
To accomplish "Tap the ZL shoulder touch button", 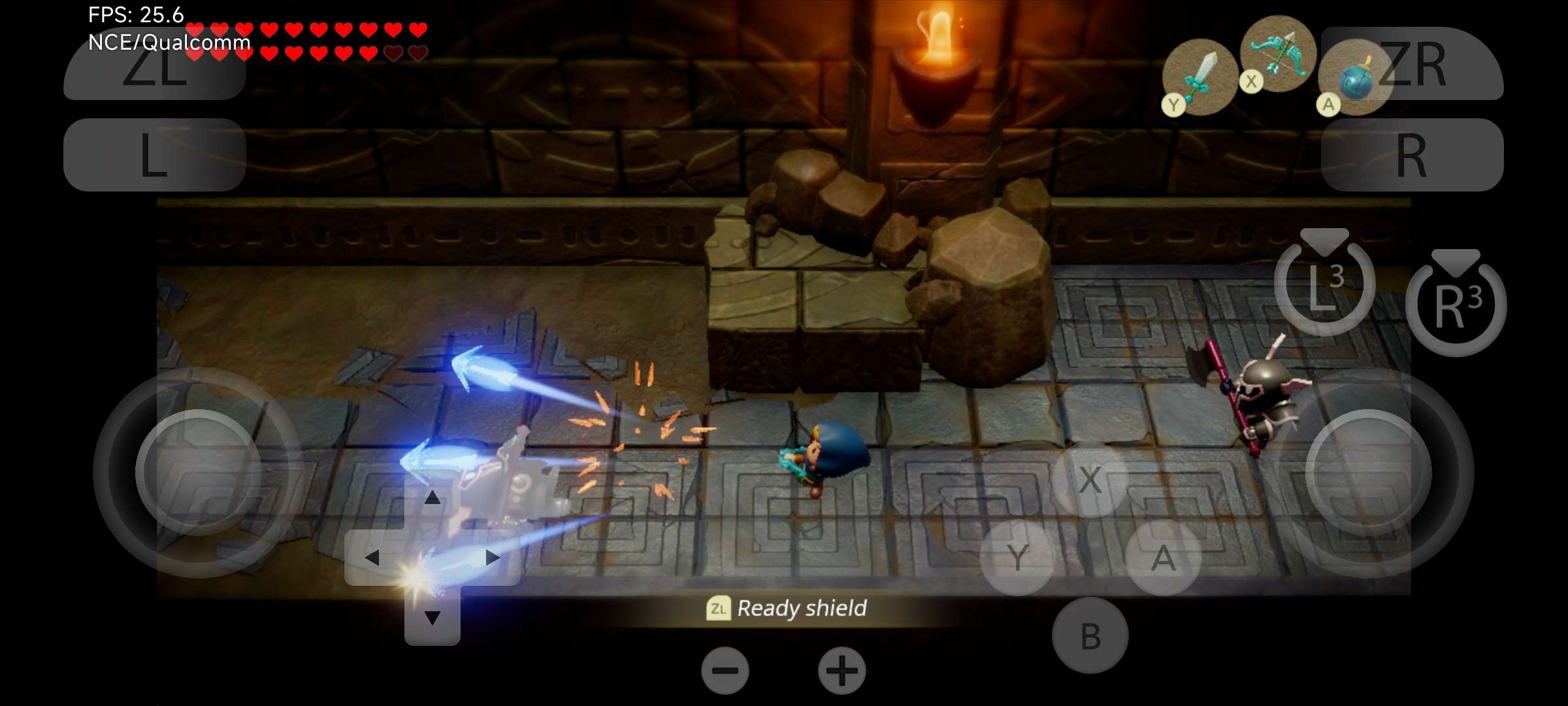I will coord(154,65).
